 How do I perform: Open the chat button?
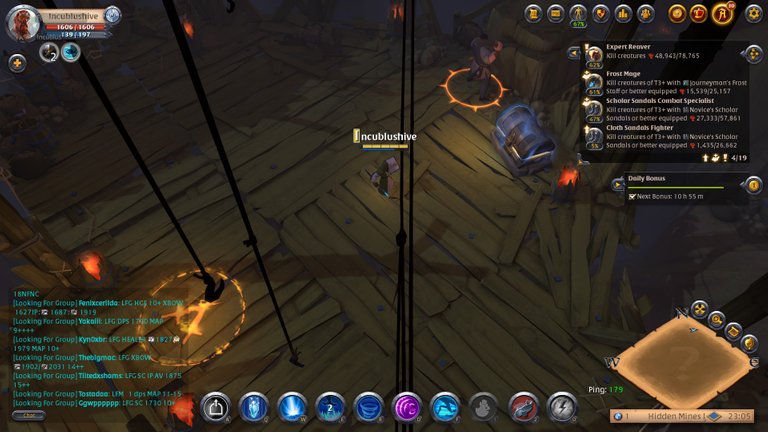(x=28, y=414)
